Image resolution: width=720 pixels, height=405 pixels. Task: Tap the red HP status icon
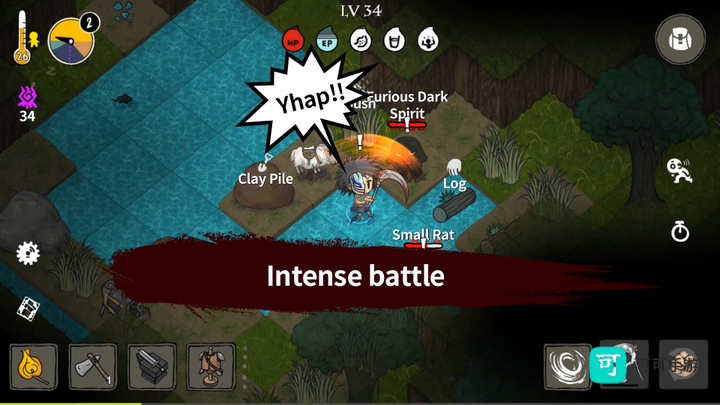[293, 41]
